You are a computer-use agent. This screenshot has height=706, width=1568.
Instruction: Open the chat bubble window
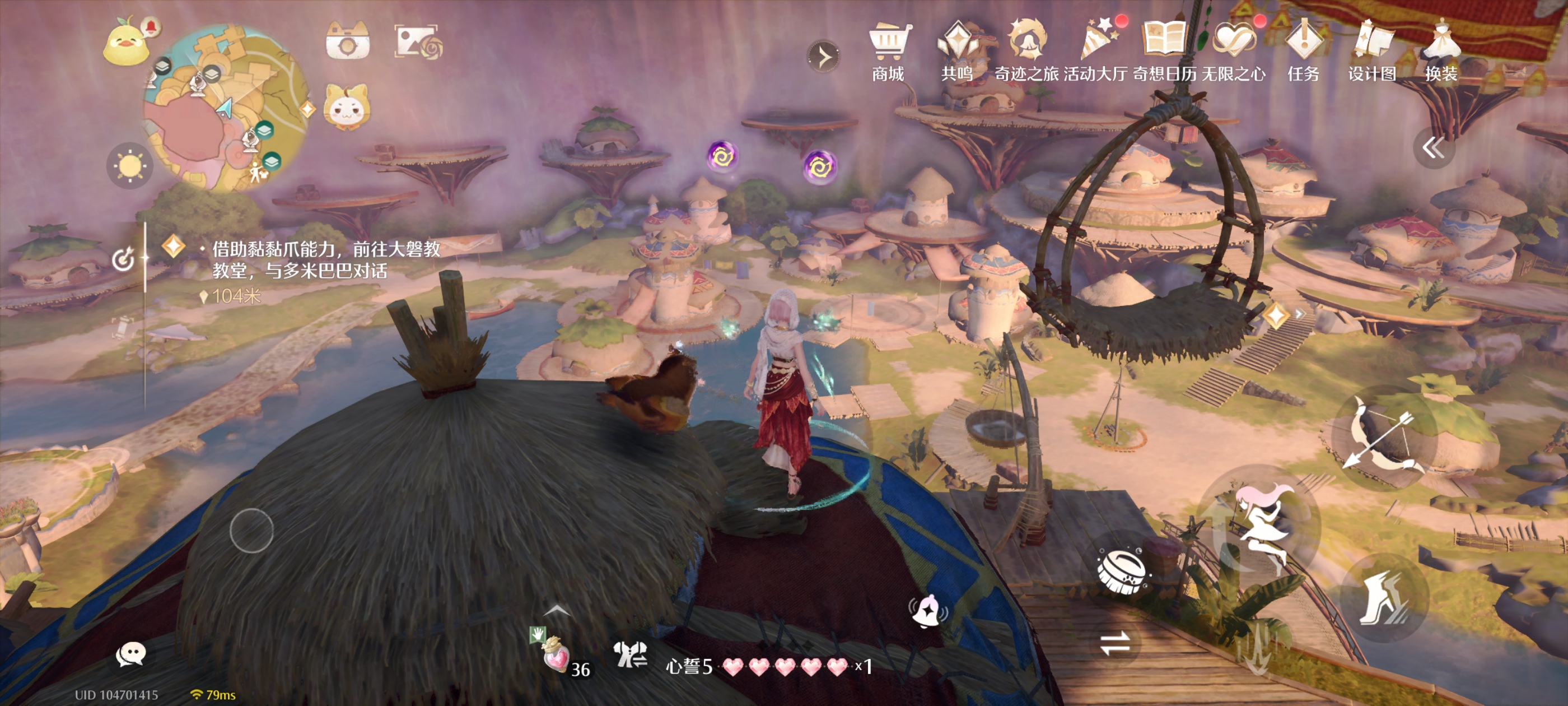130,654
